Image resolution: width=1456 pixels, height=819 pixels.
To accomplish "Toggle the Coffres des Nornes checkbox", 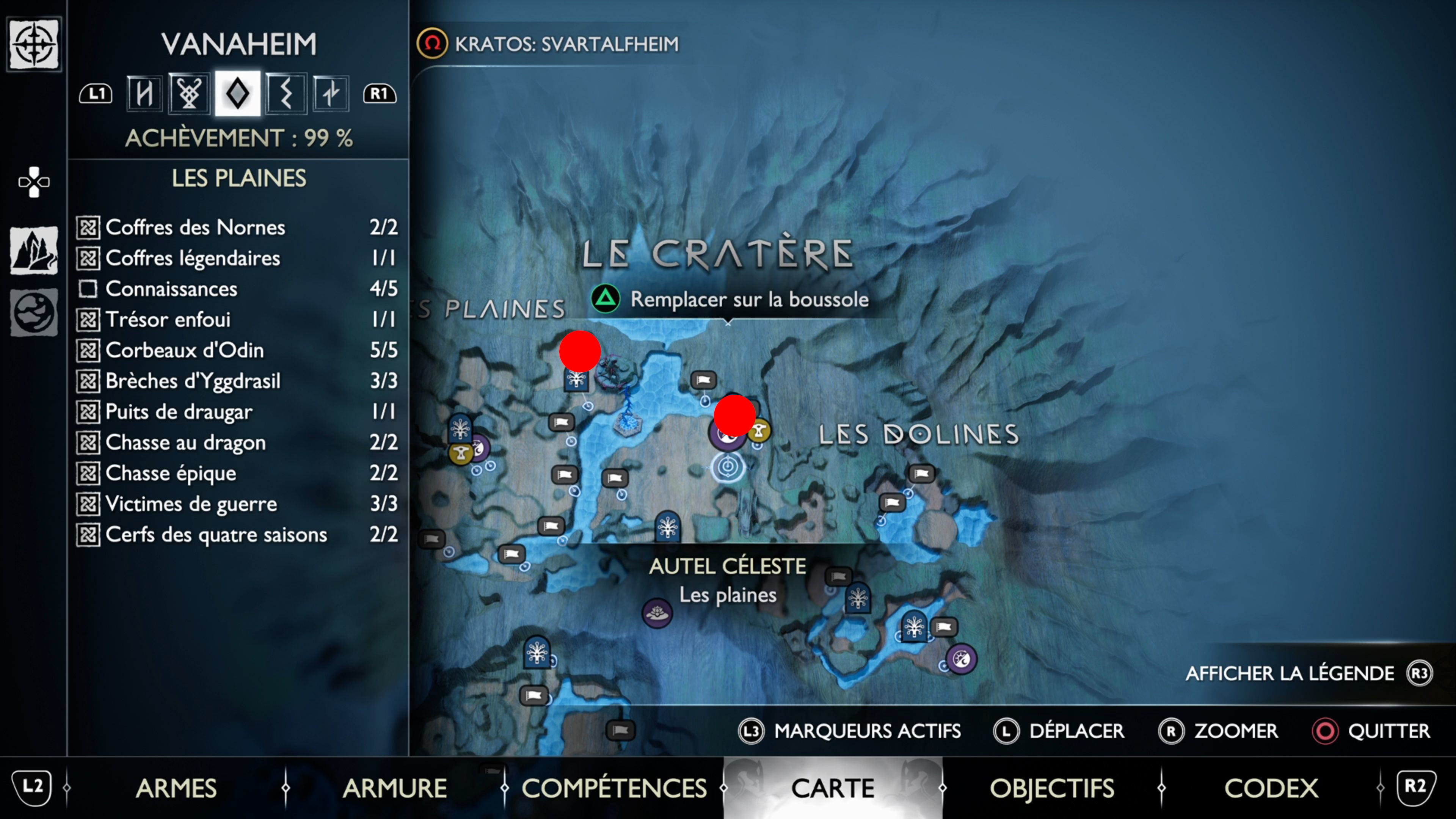I will (89, 227).
